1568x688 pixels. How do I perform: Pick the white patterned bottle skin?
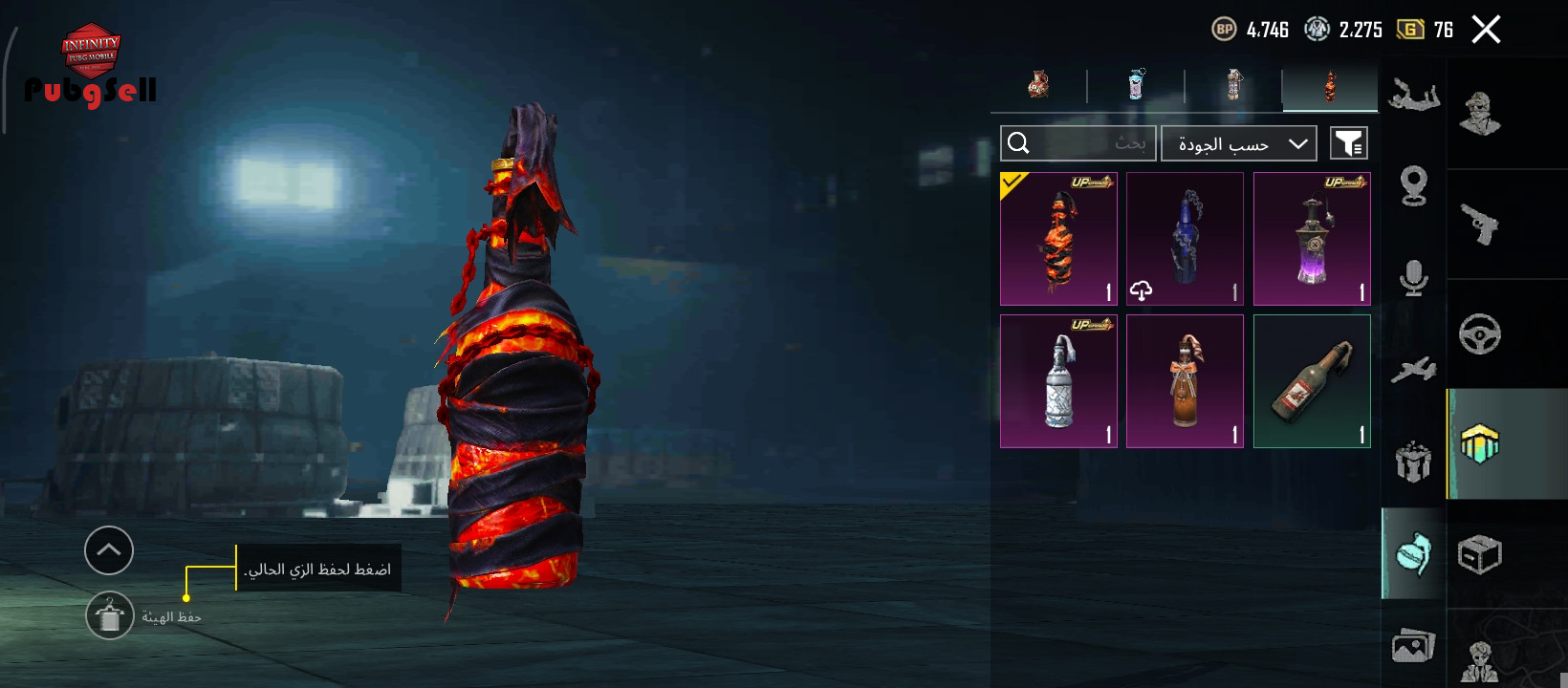click(1058, 381)
